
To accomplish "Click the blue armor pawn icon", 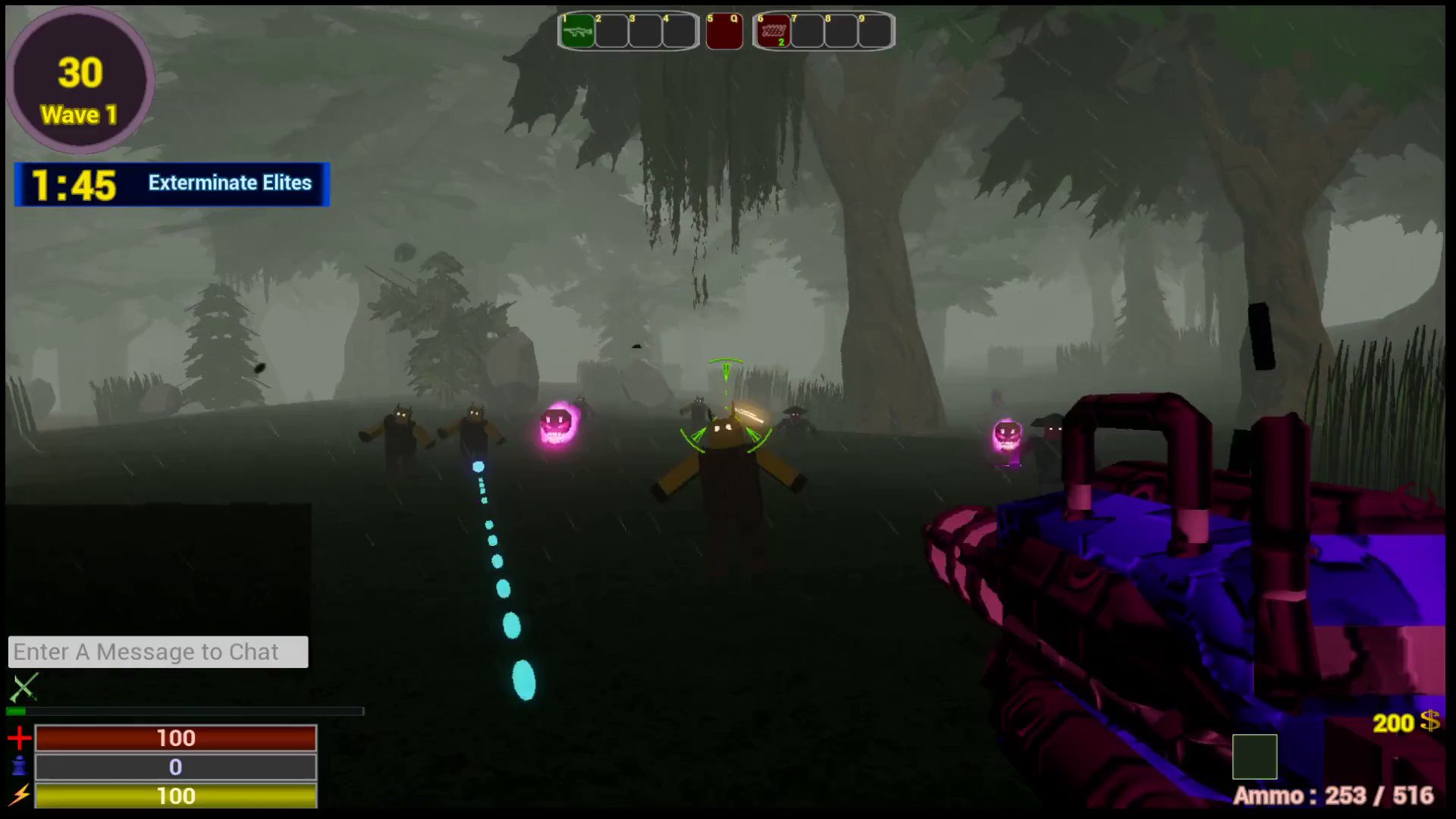I will [x=20, y=767].
